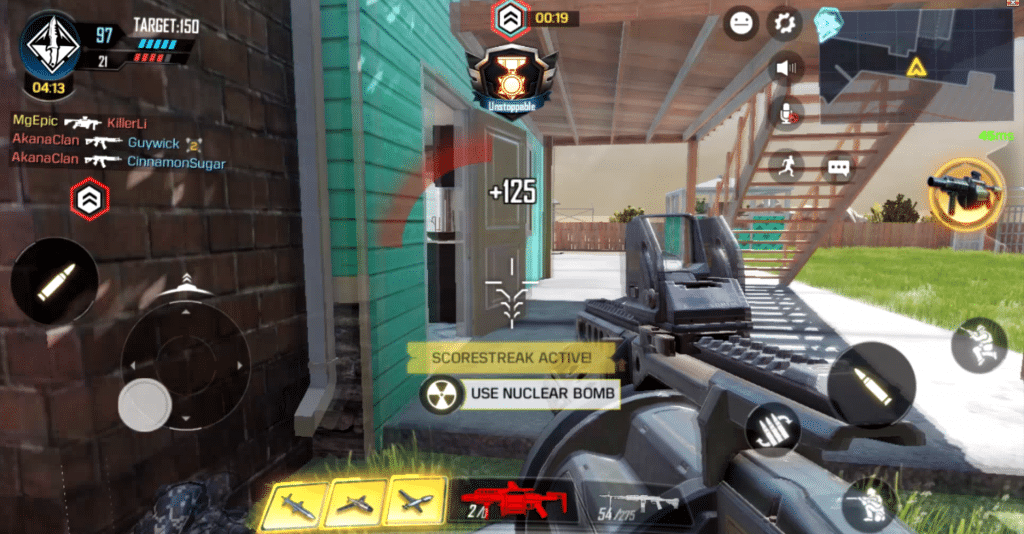Activate the grenade launcher operator skill
The width and height of the screenshot is (1024, 534).
964,193
